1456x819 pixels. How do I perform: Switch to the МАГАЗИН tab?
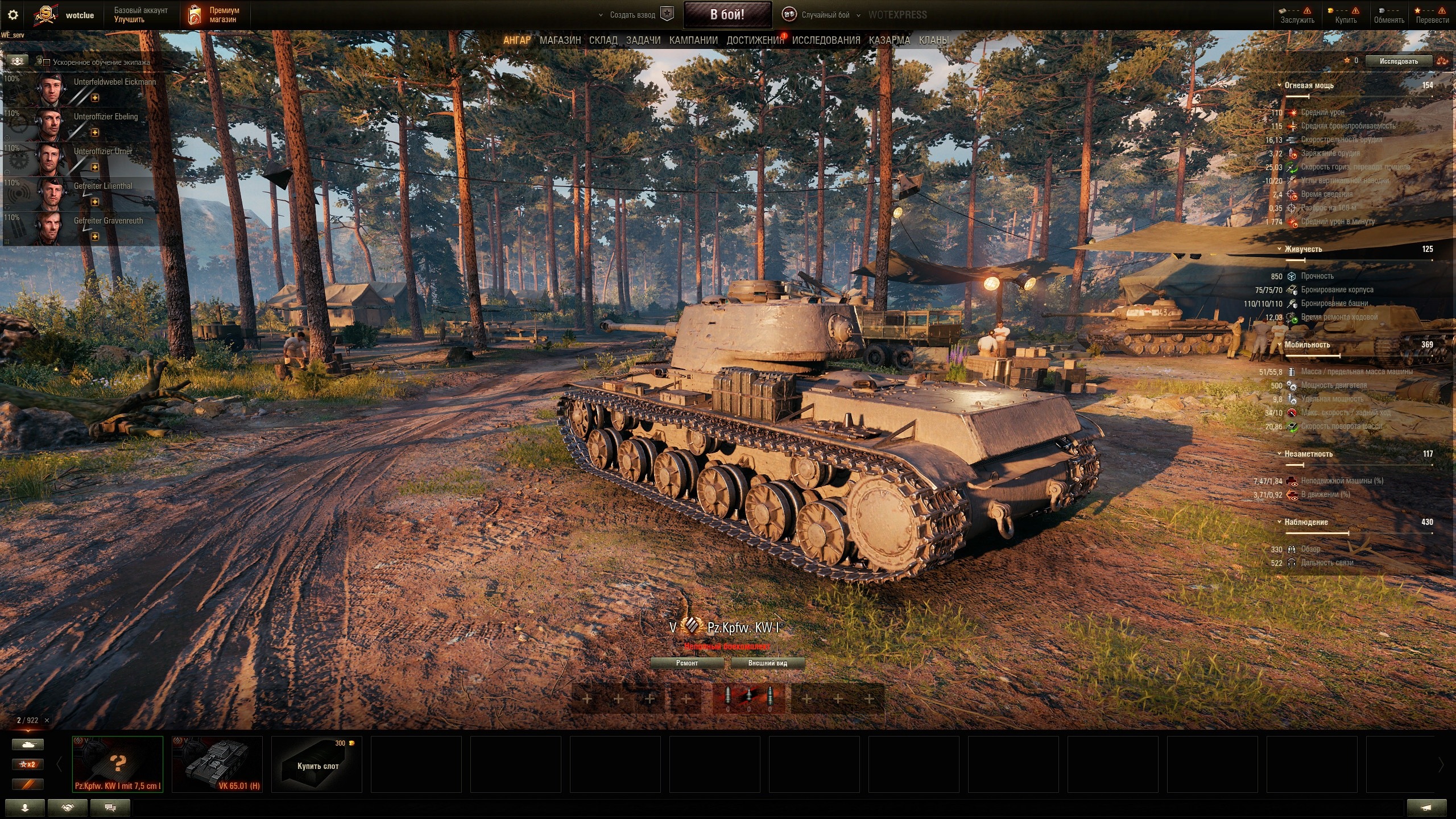tap(560, 40)
